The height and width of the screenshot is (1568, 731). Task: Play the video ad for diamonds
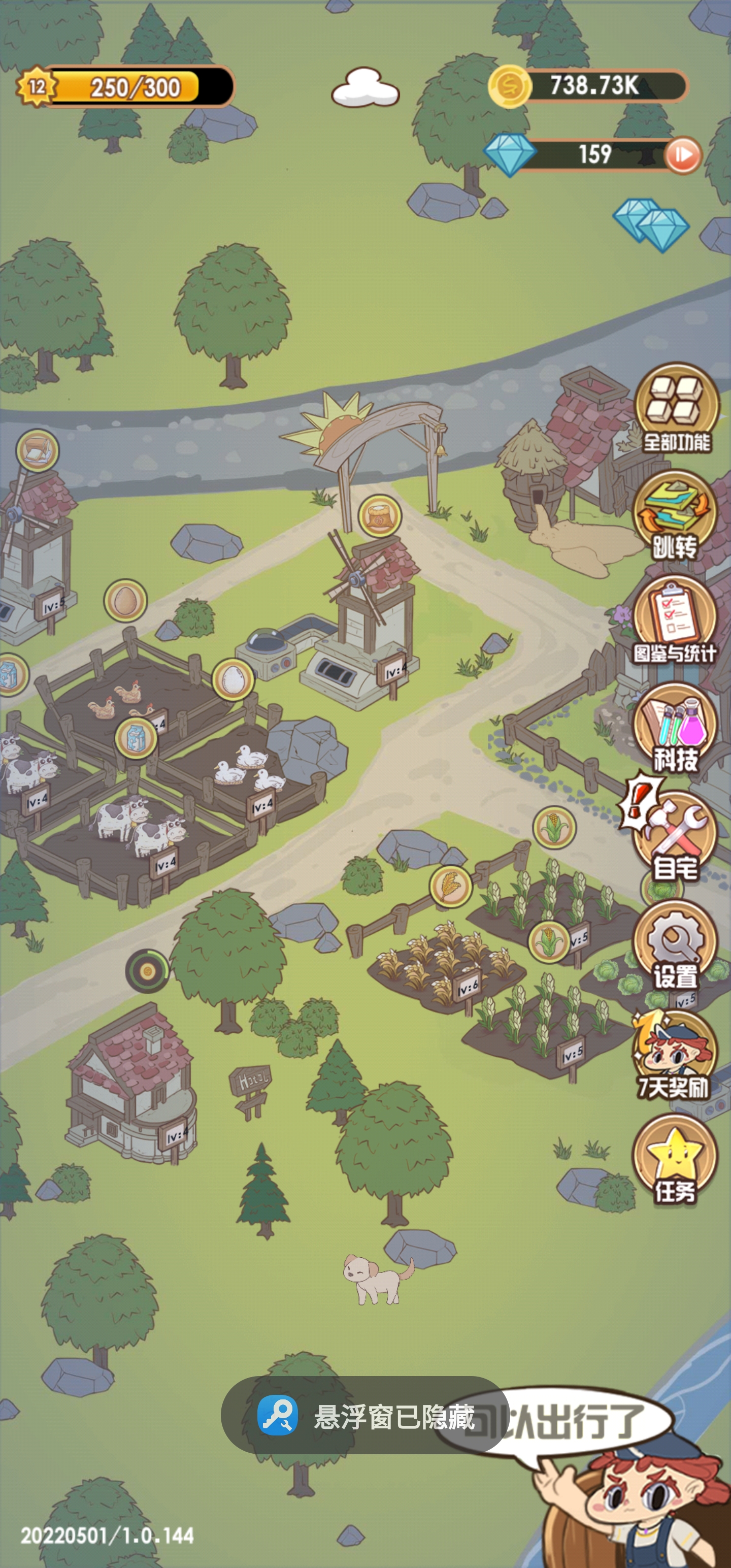tap(682, 154)
